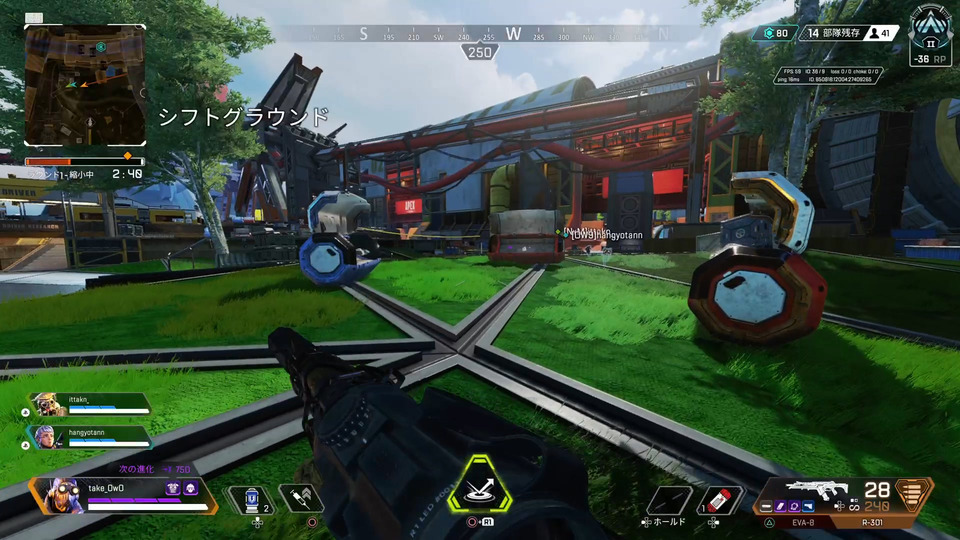Choose the holstered melee slot labeled ホールド

(668, 498)
